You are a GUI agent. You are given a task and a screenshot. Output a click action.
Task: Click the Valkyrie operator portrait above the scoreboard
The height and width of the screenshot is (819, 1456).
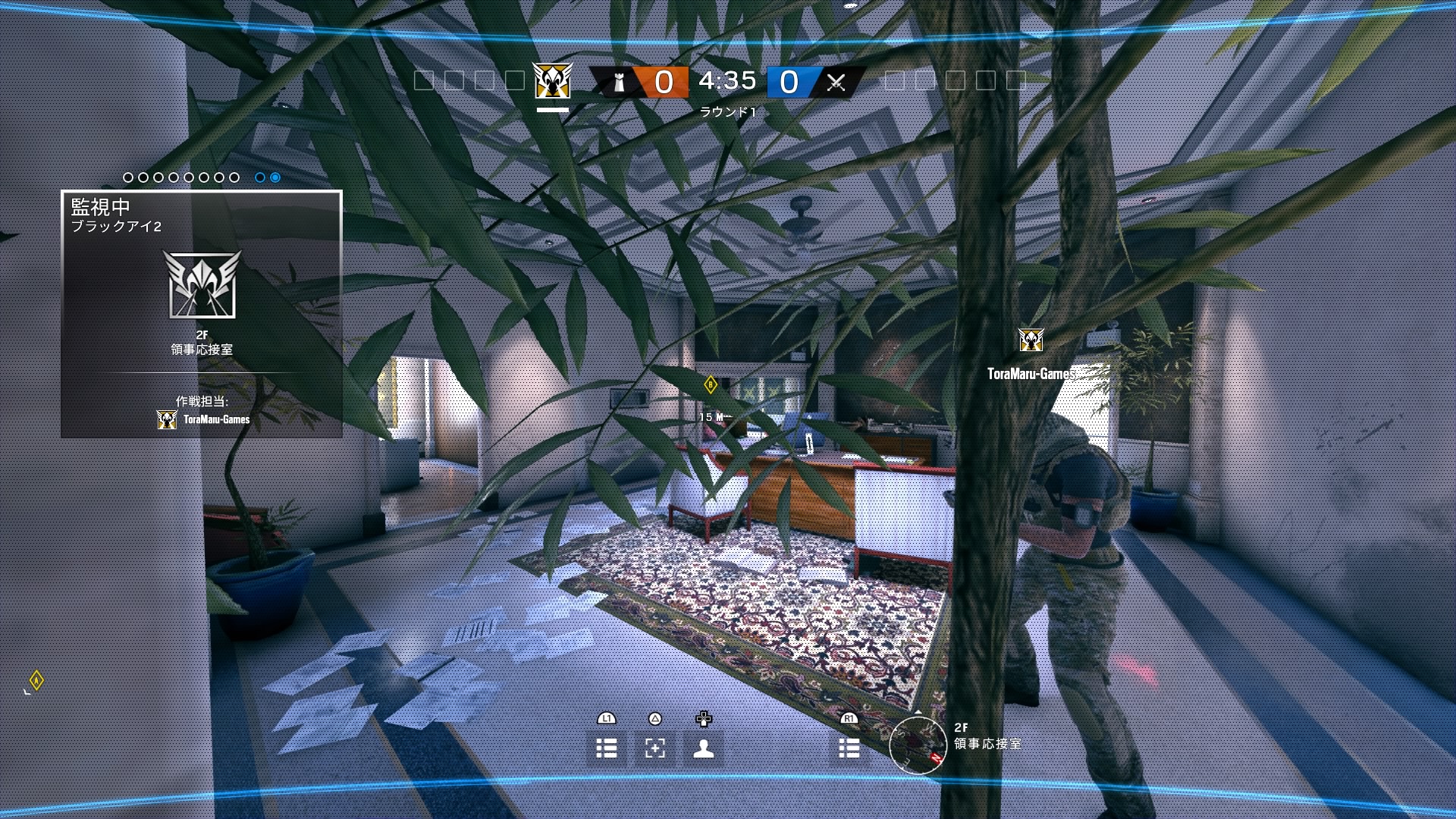[553, 82]
